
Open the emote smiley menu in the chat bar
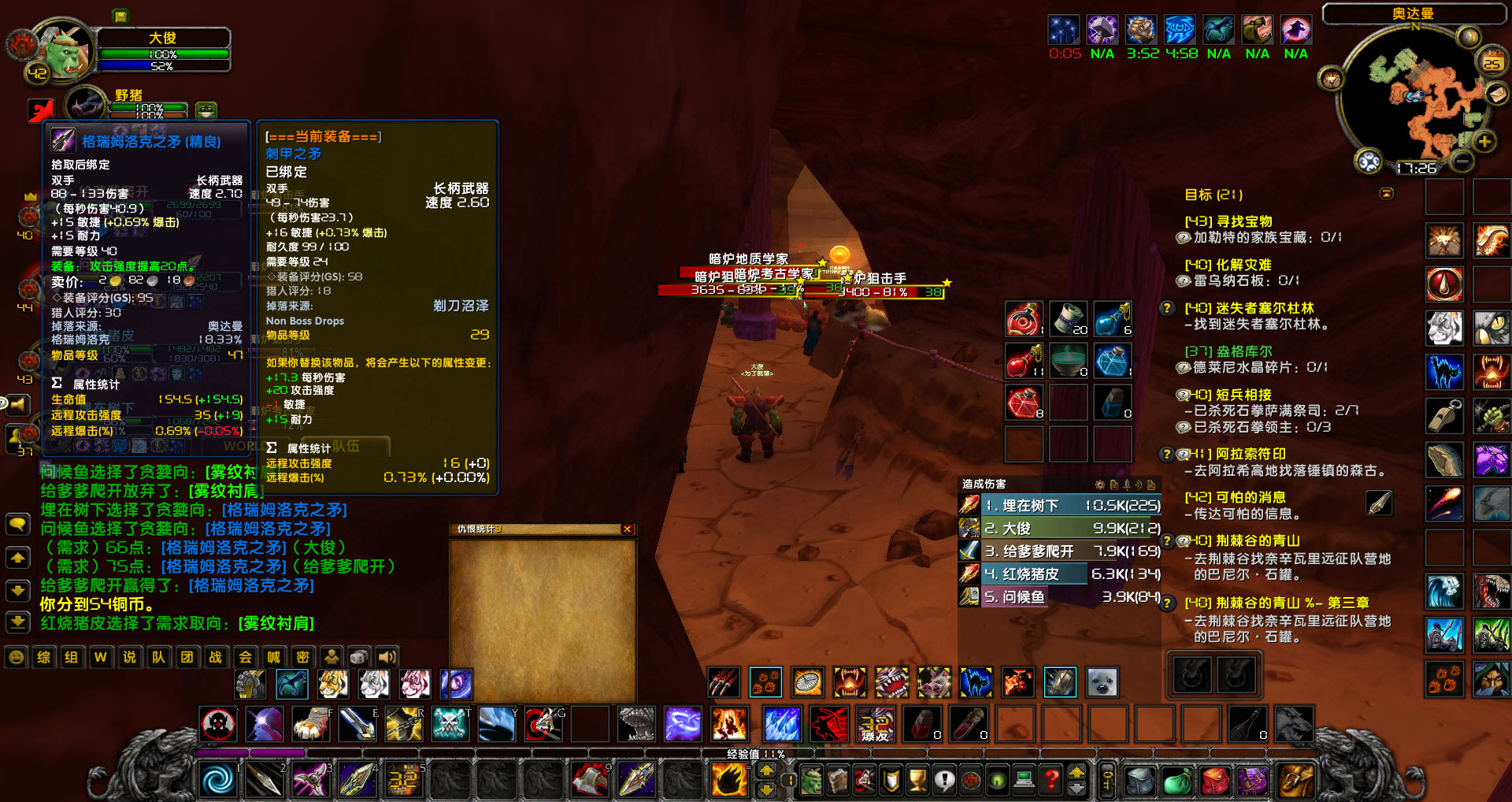point(15,659)
